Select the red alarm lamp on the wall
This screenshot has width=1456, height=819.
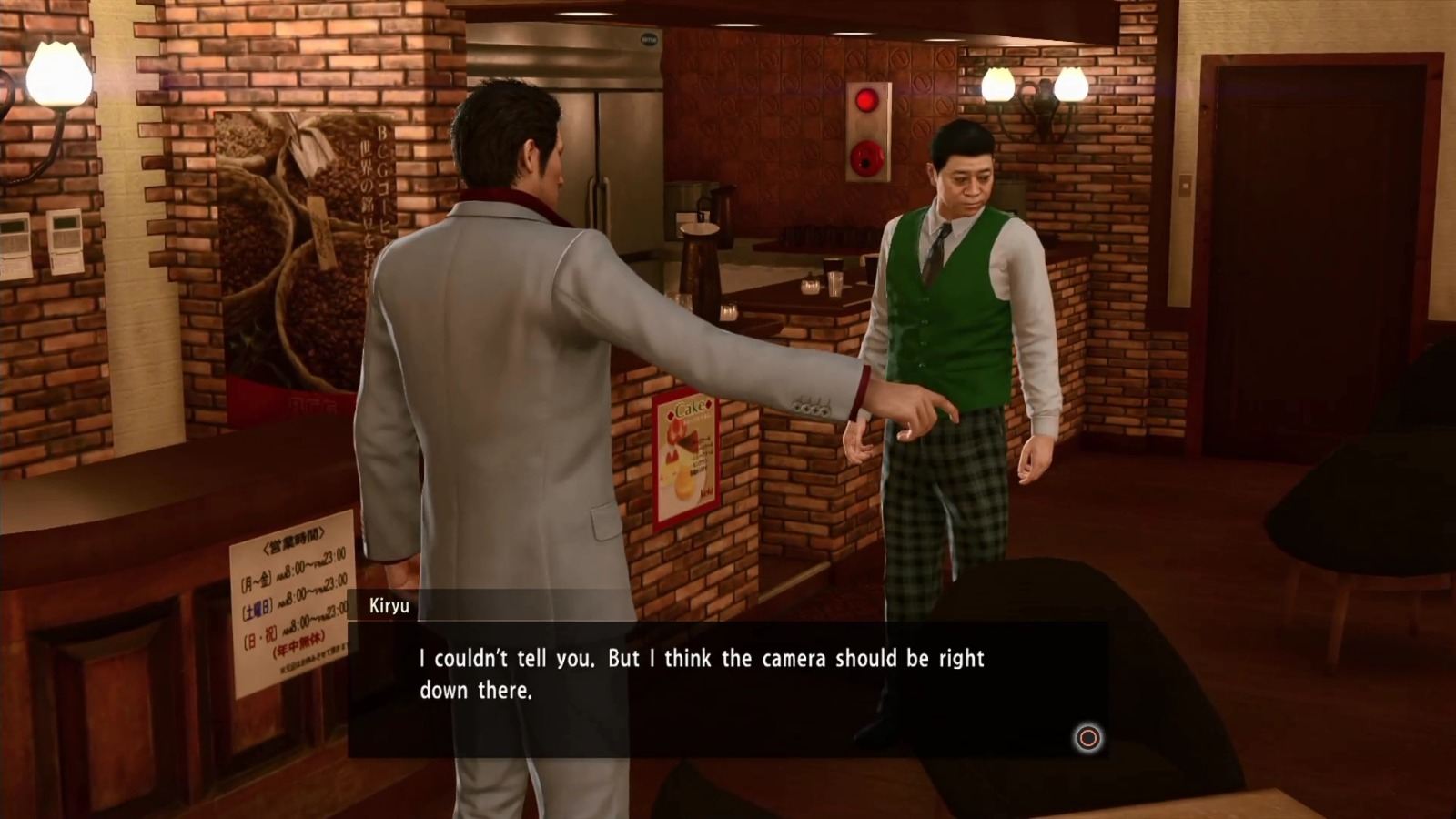pyautogui.click(x=866, y=100)
